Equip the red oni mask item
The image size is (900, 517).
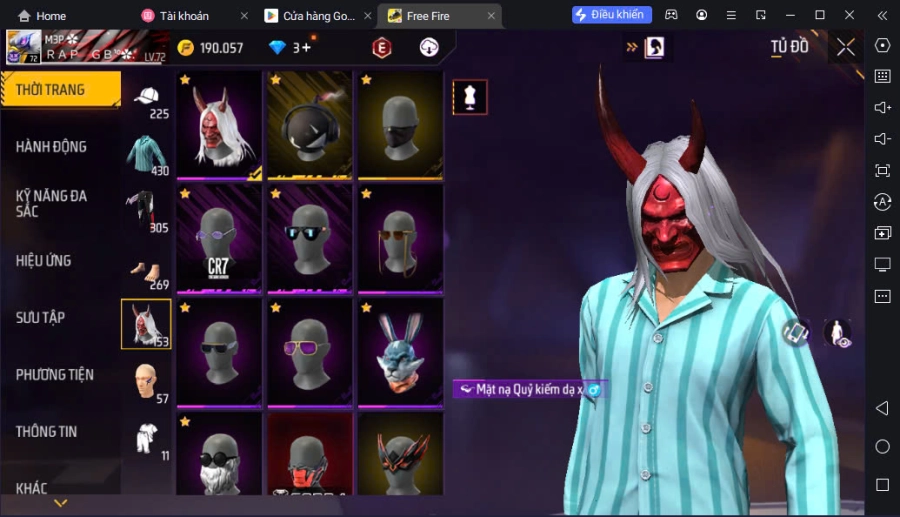220,125
